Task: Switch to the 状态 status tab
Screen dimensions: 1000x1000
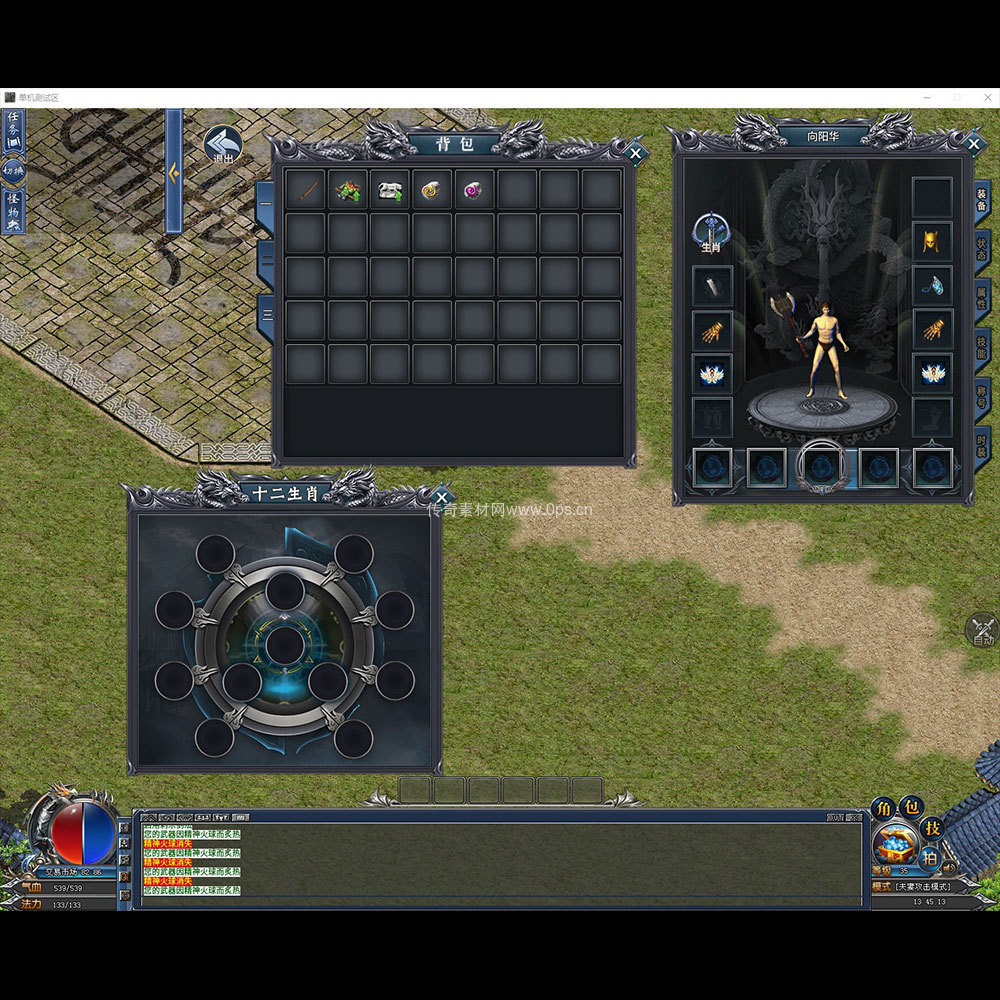Action: tap(982, 249)
